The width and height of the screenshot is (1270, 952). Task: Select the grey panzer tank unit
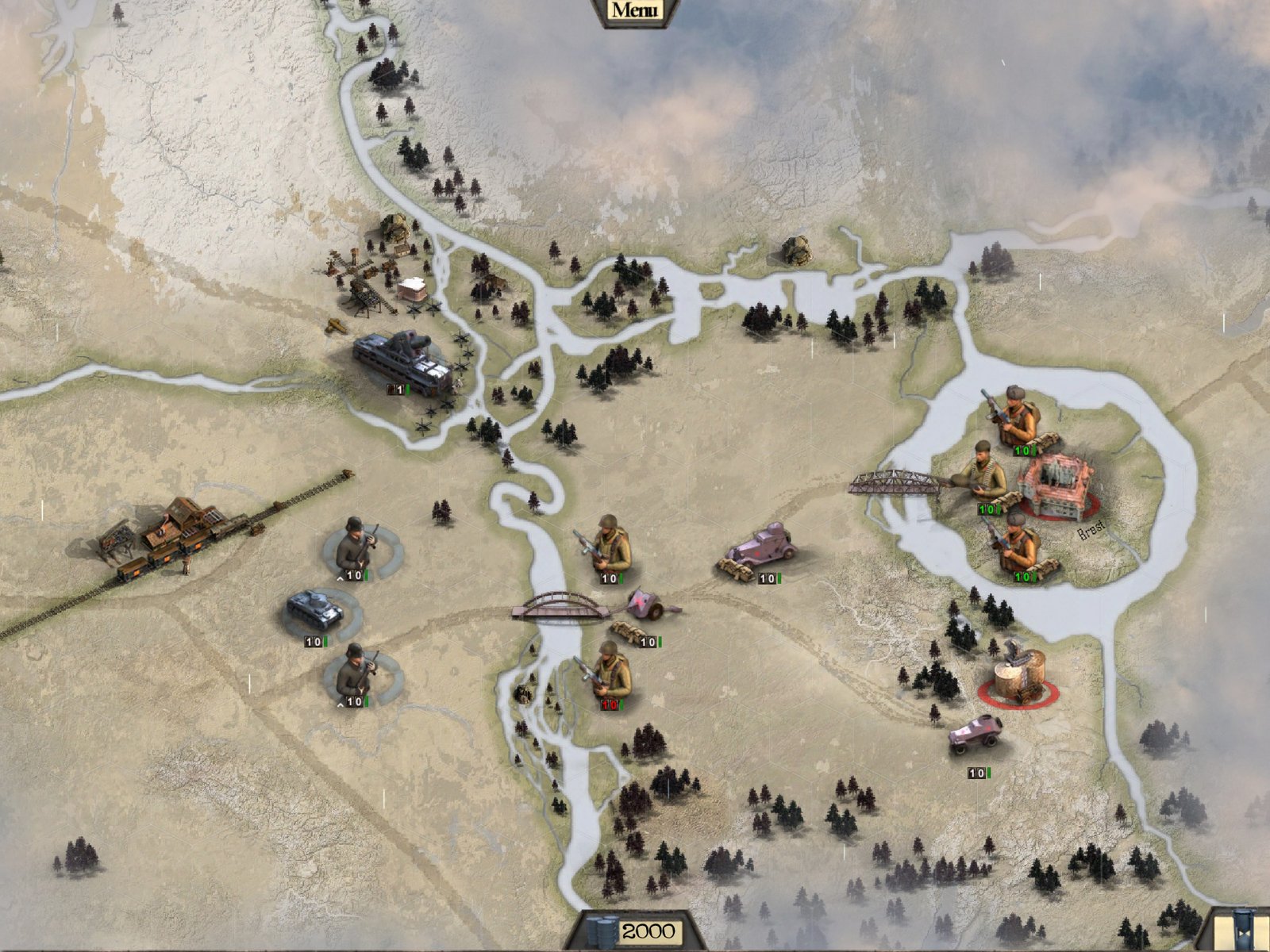pos(315,608)
